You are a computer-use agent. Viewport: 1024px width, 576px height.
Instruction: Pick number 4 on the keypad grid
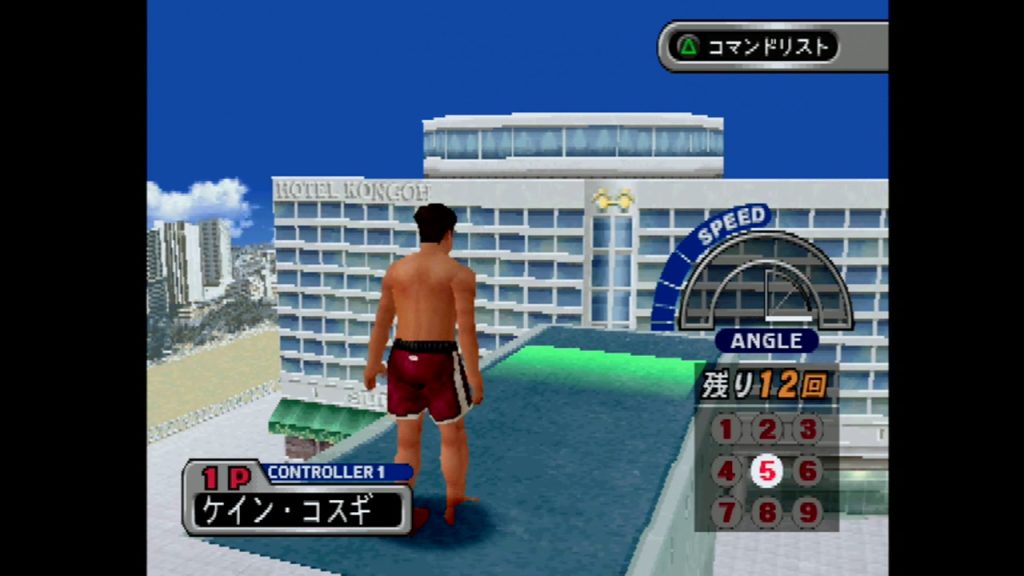point(727,471)
